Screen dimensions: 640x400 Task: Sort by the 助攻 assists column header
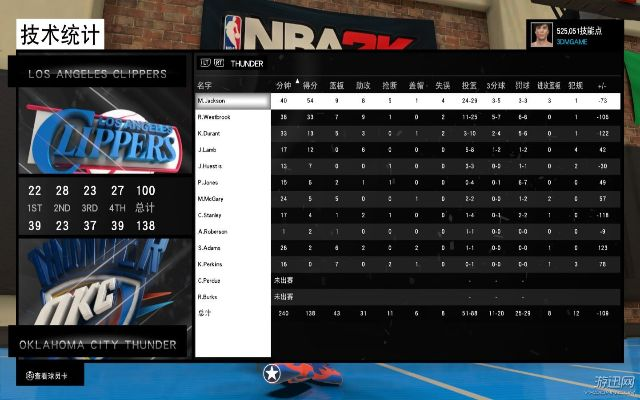click(363, 85)
